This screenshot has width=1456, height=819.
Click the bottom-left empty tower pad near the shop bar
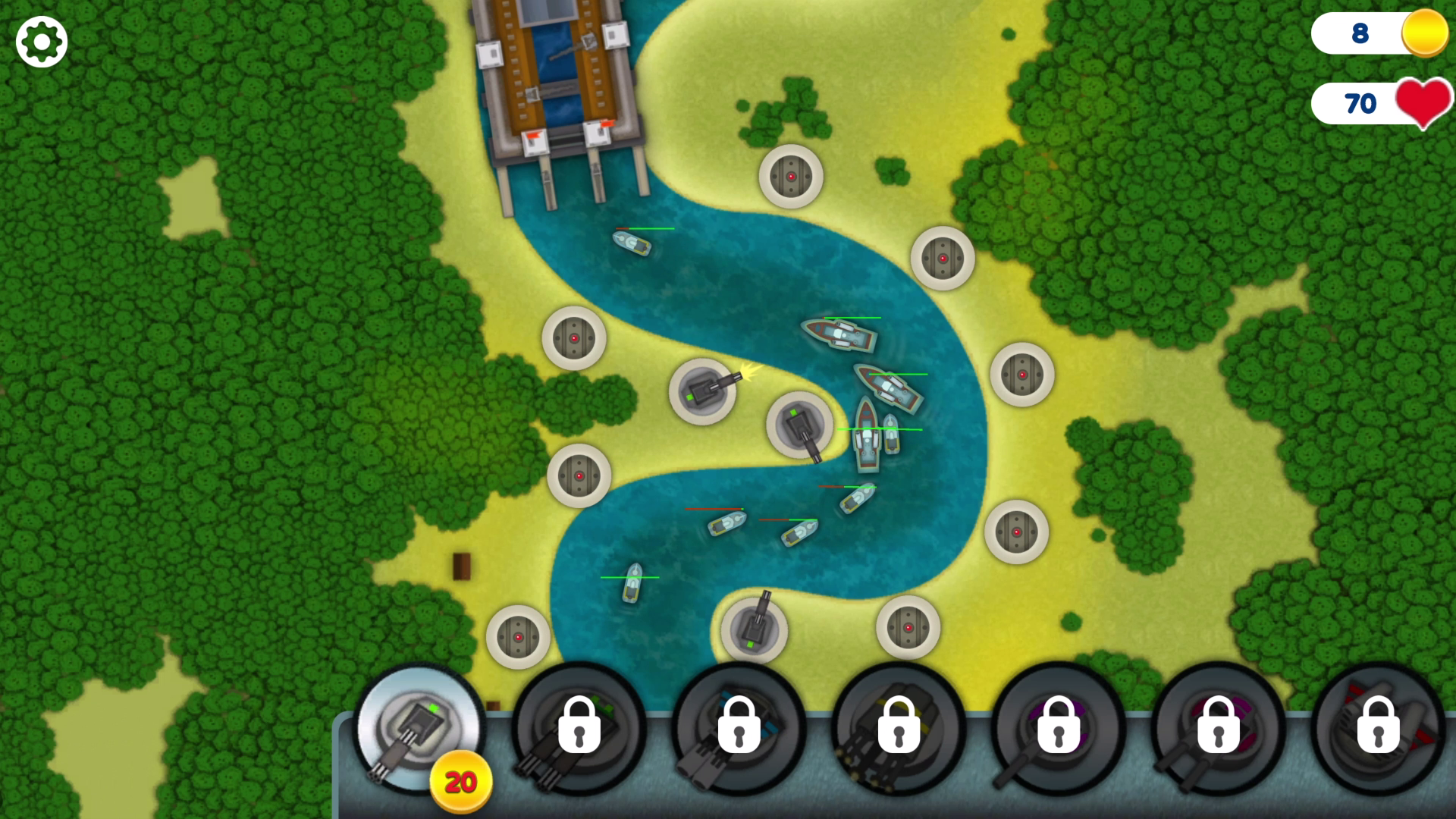(x=518, y=637)
